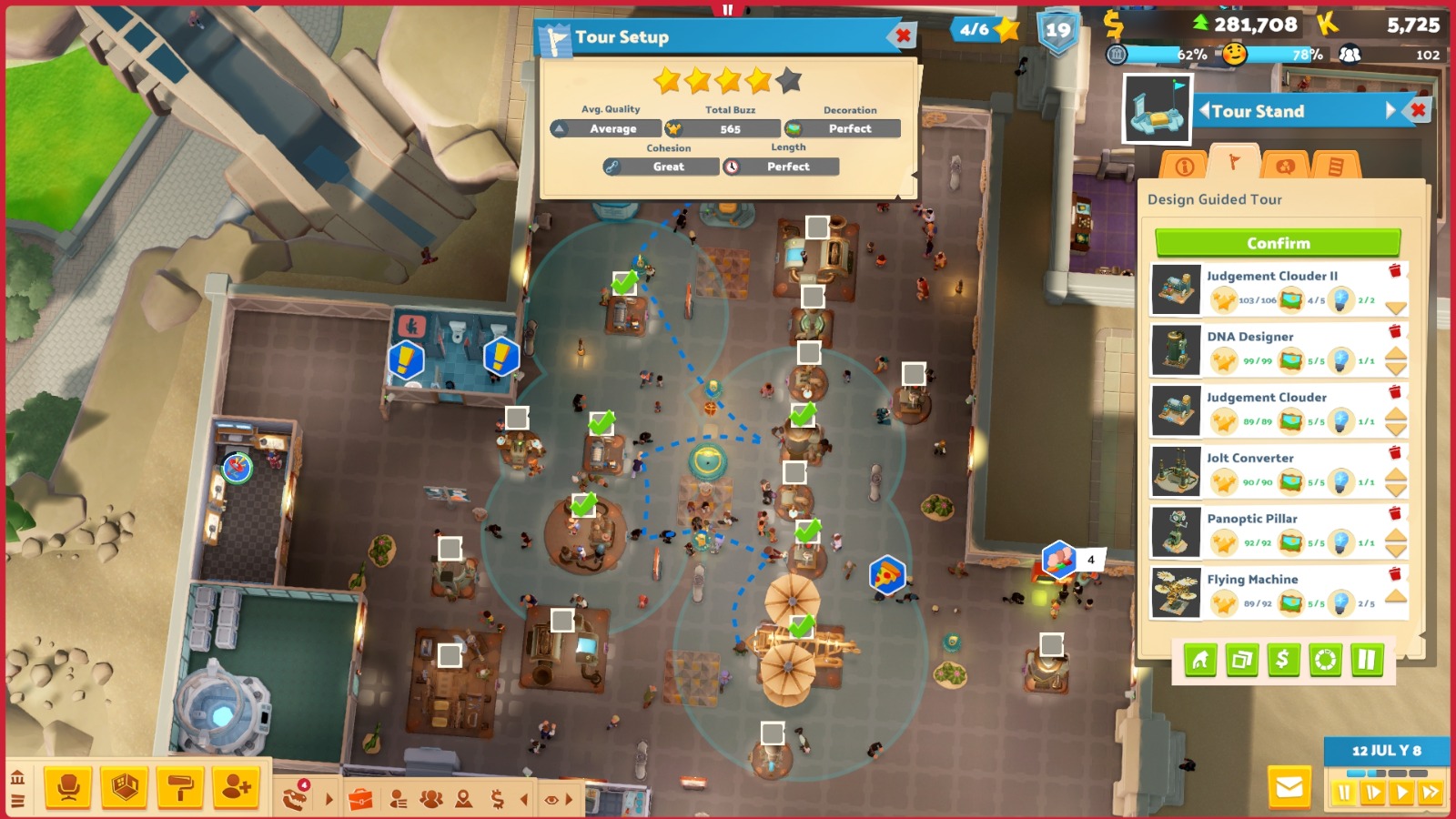Open the perks tab on the Tour Stand panel
1456x819 pixels.
pos(1287,167)
